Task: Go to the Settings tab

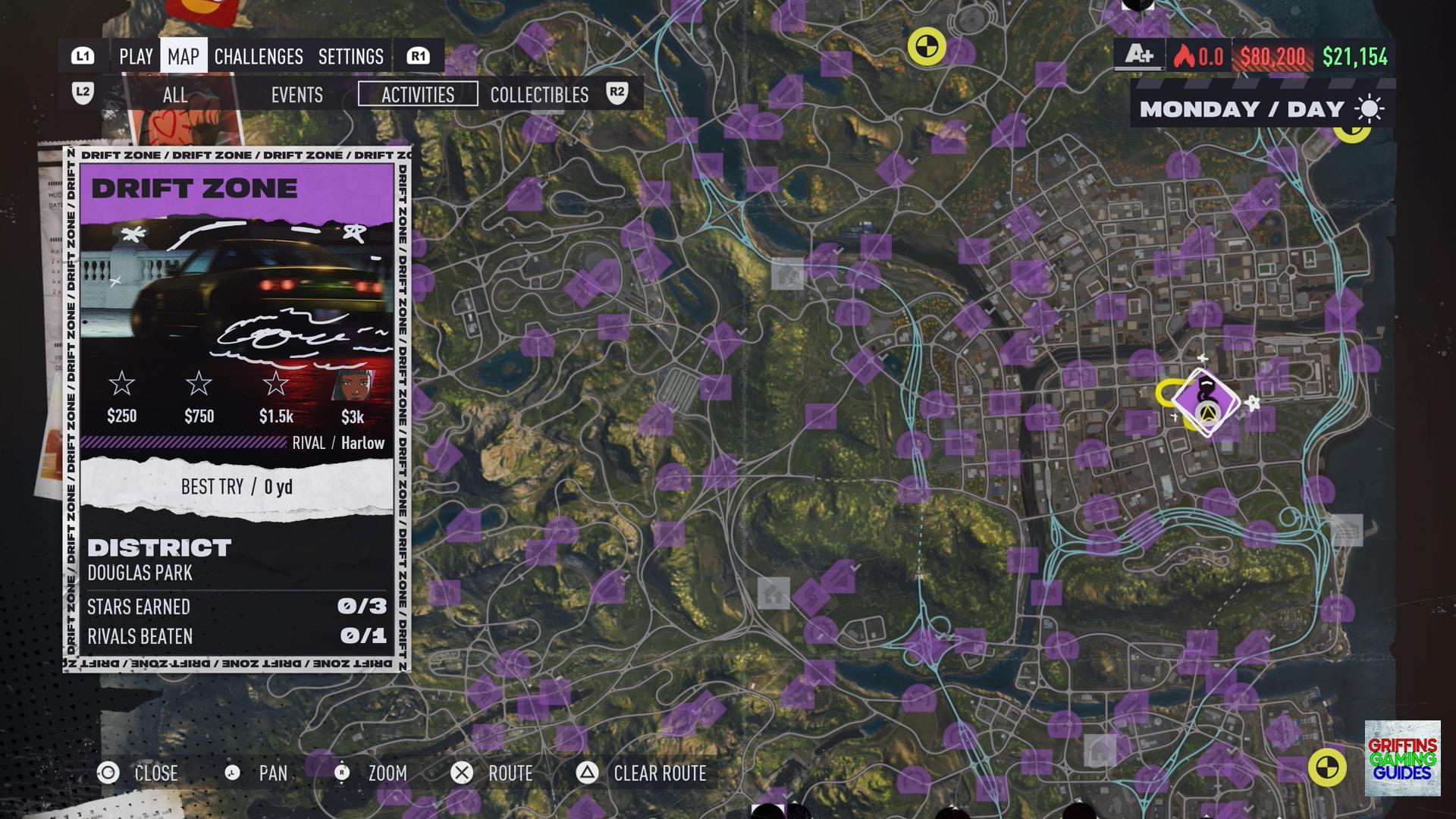Action: pos(350,56)
